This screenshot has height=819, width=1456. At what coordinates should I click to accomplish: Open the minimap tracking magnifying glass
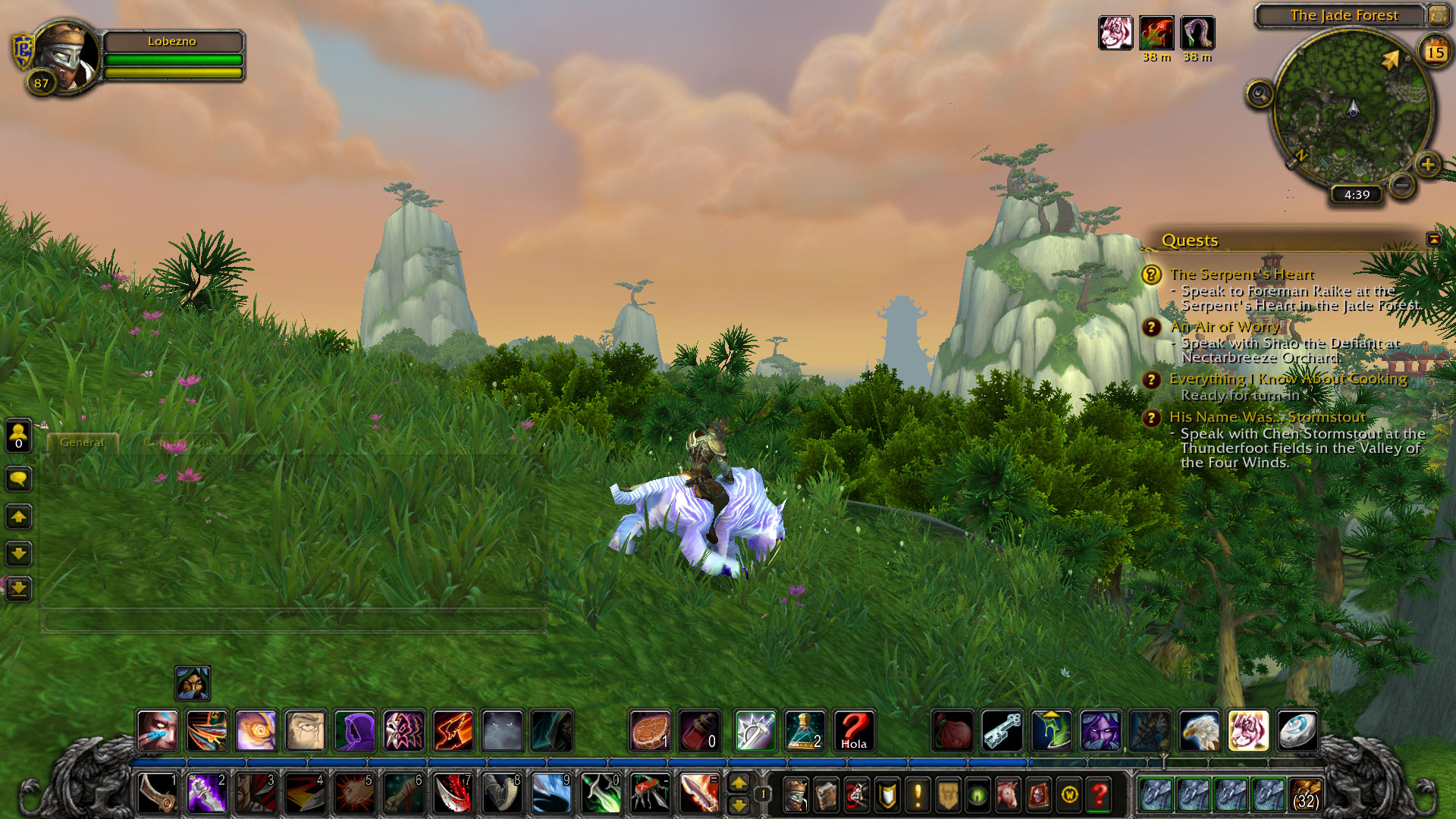pyautogui.click(x=1260, y=94)
